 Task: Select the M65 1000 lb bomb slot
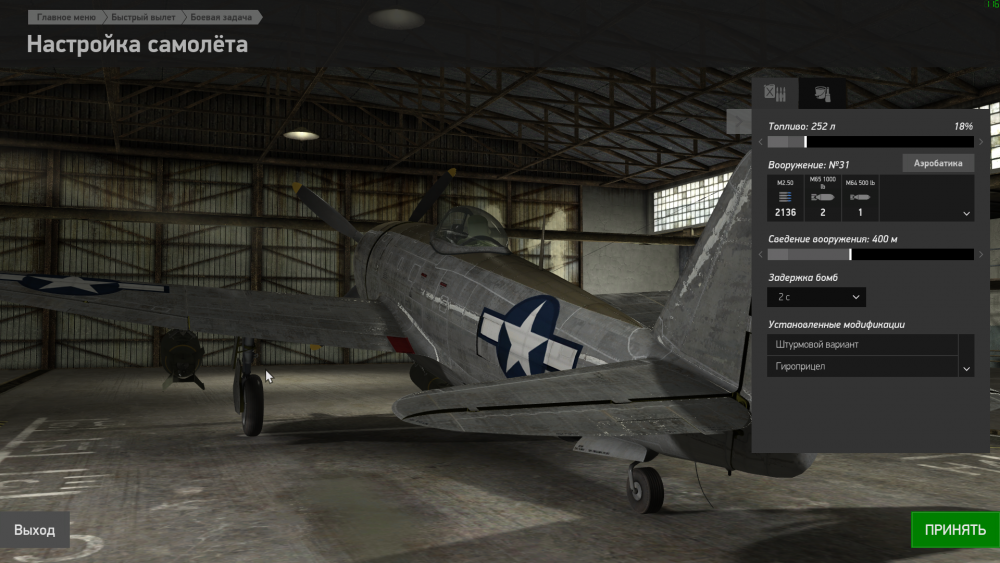[822, 197]
